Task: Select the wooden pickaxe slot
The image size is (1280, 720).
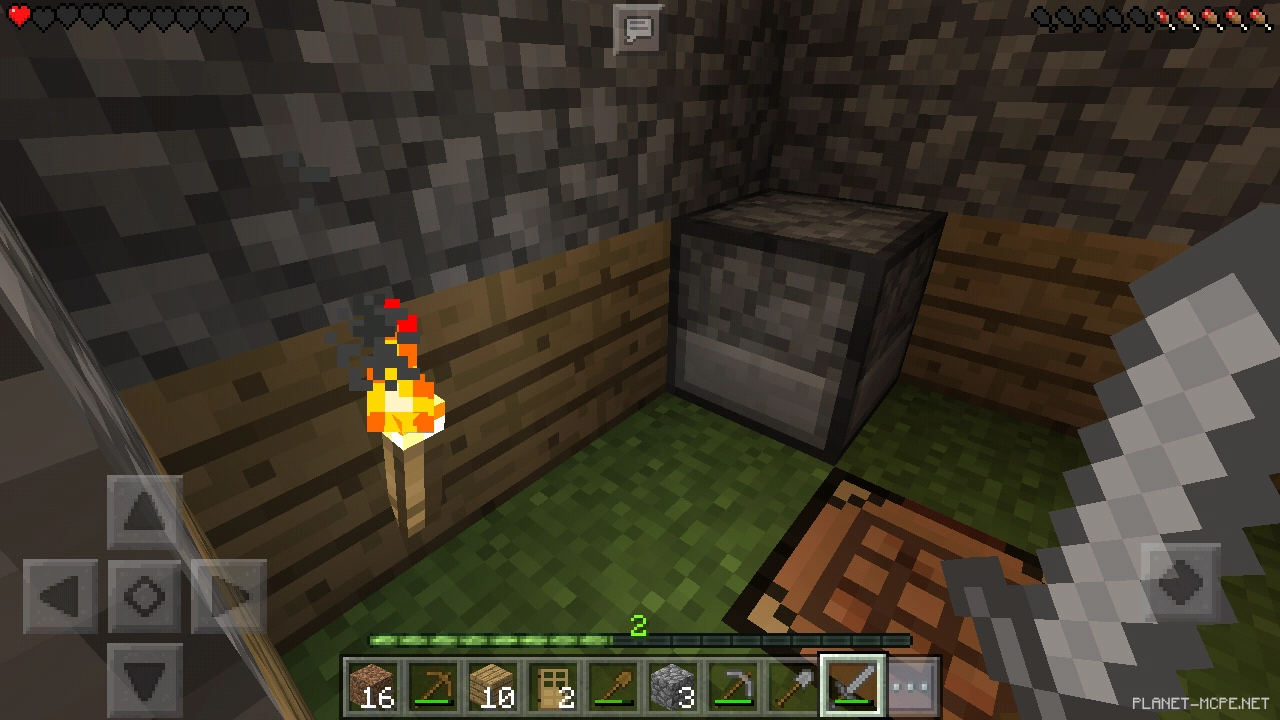Action: [433, 686]
